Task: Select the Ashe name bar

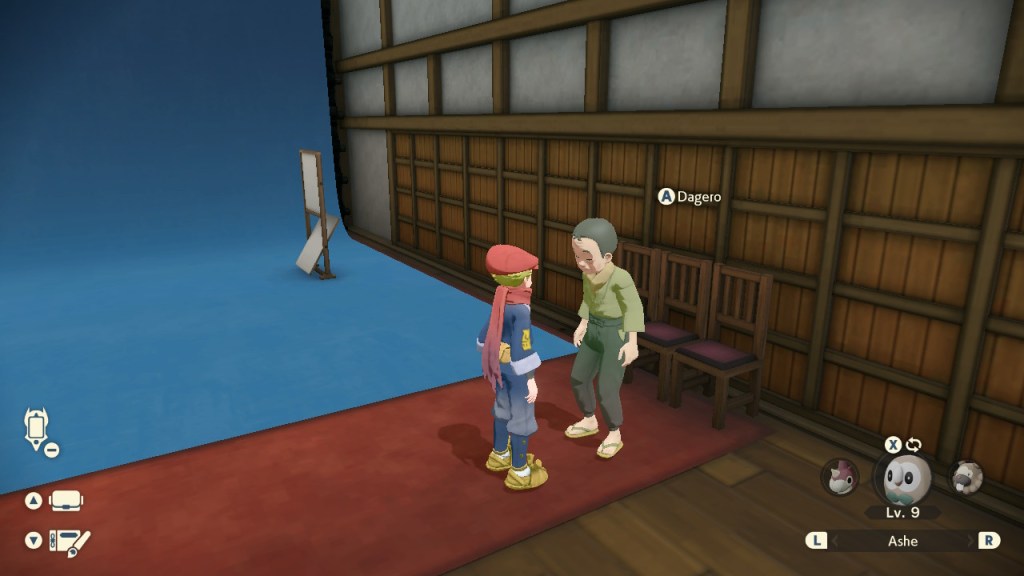Action: (903, 540)
